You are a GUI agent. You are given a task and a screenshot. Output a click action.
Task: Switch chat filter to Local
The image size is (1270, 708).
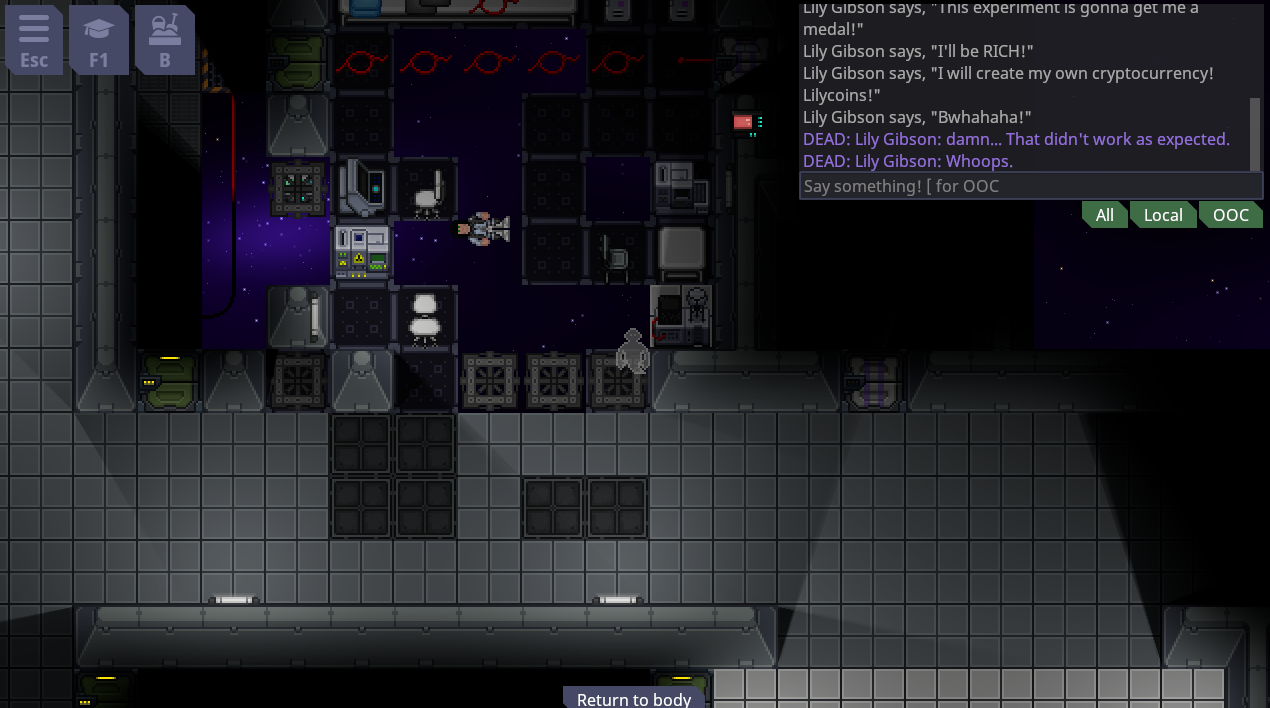pos(1162,215)
